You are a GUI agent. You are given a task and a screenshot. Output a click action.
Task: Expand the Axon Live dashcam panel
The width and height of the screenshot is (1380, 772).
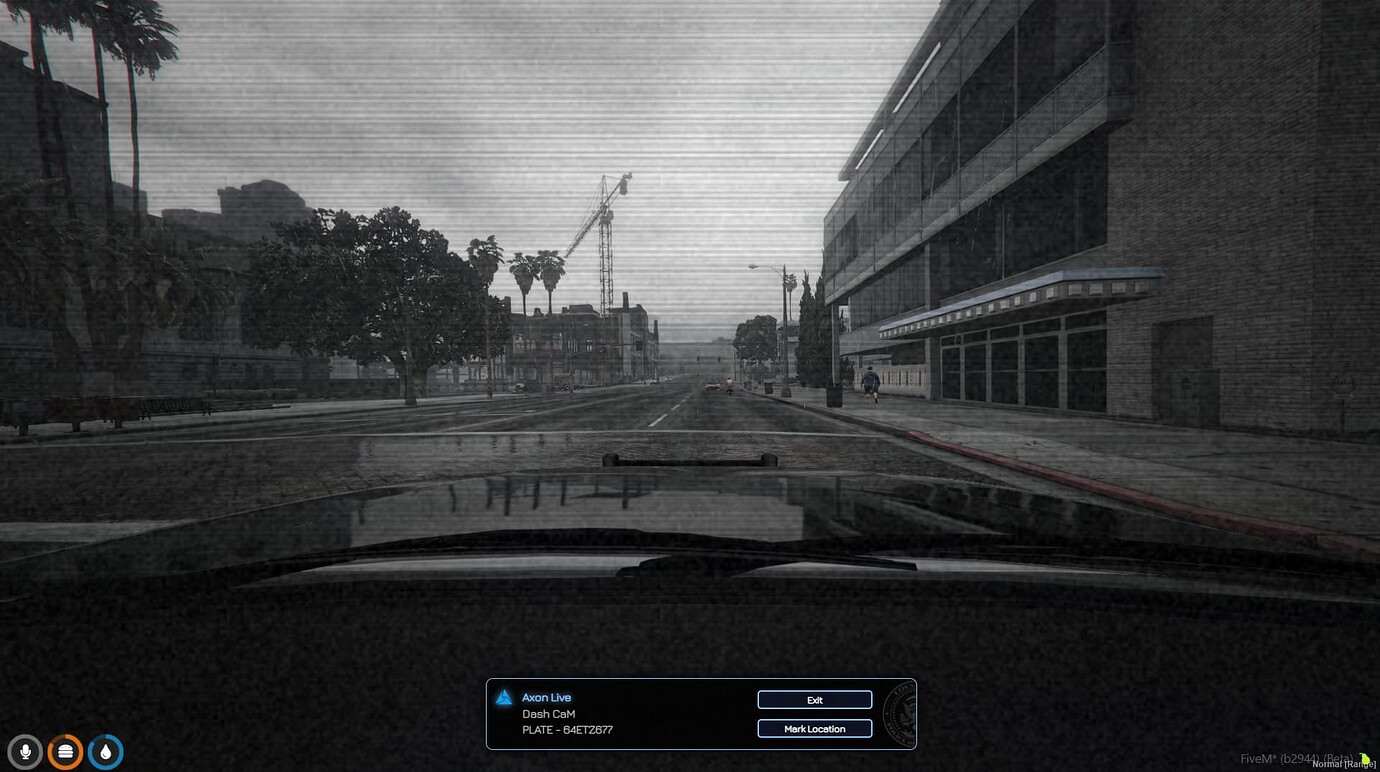coord(700,713)
